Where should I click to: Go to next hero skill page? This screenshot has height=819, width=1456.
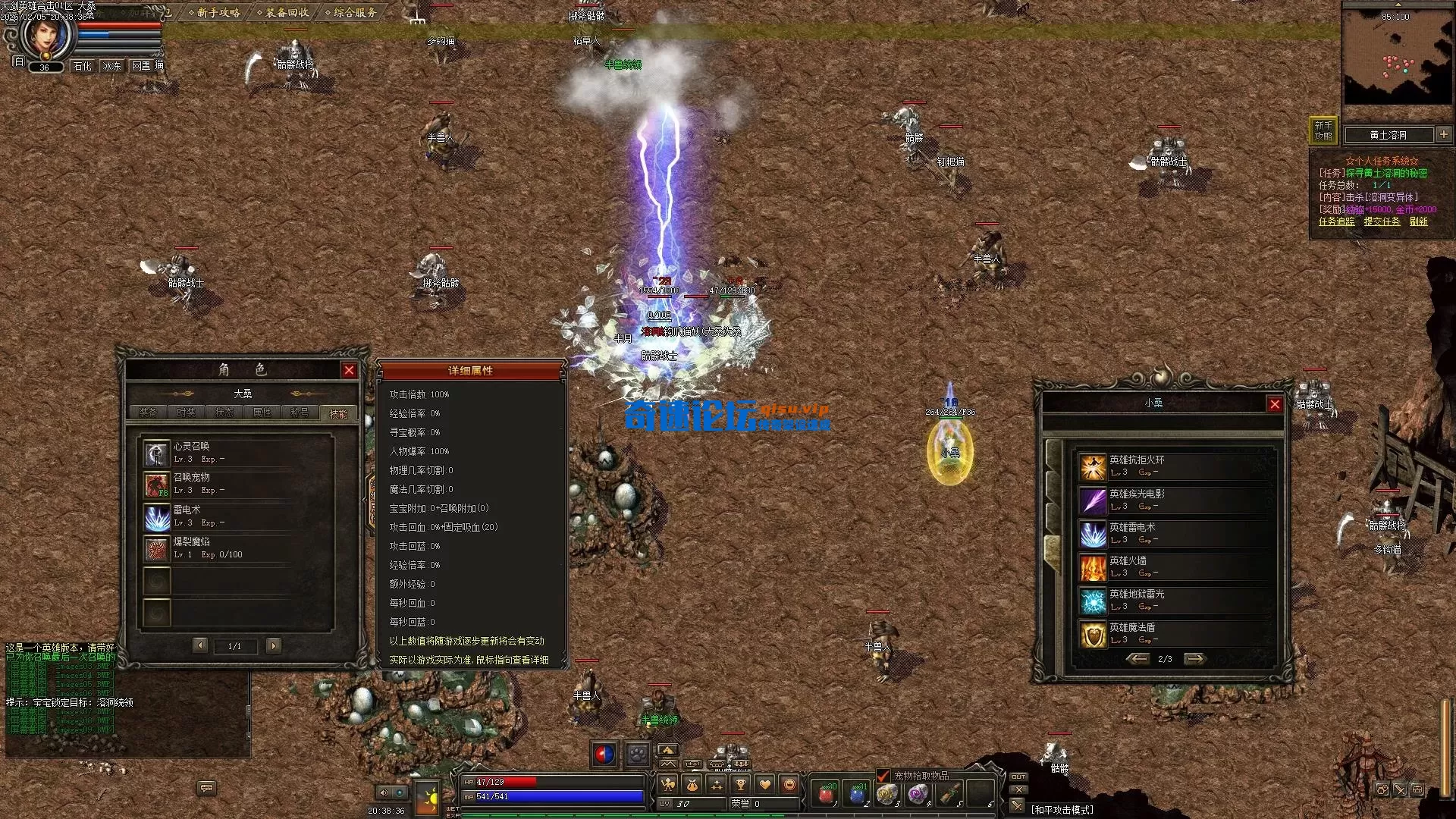pyautogui.click(x=1194, y=659)
